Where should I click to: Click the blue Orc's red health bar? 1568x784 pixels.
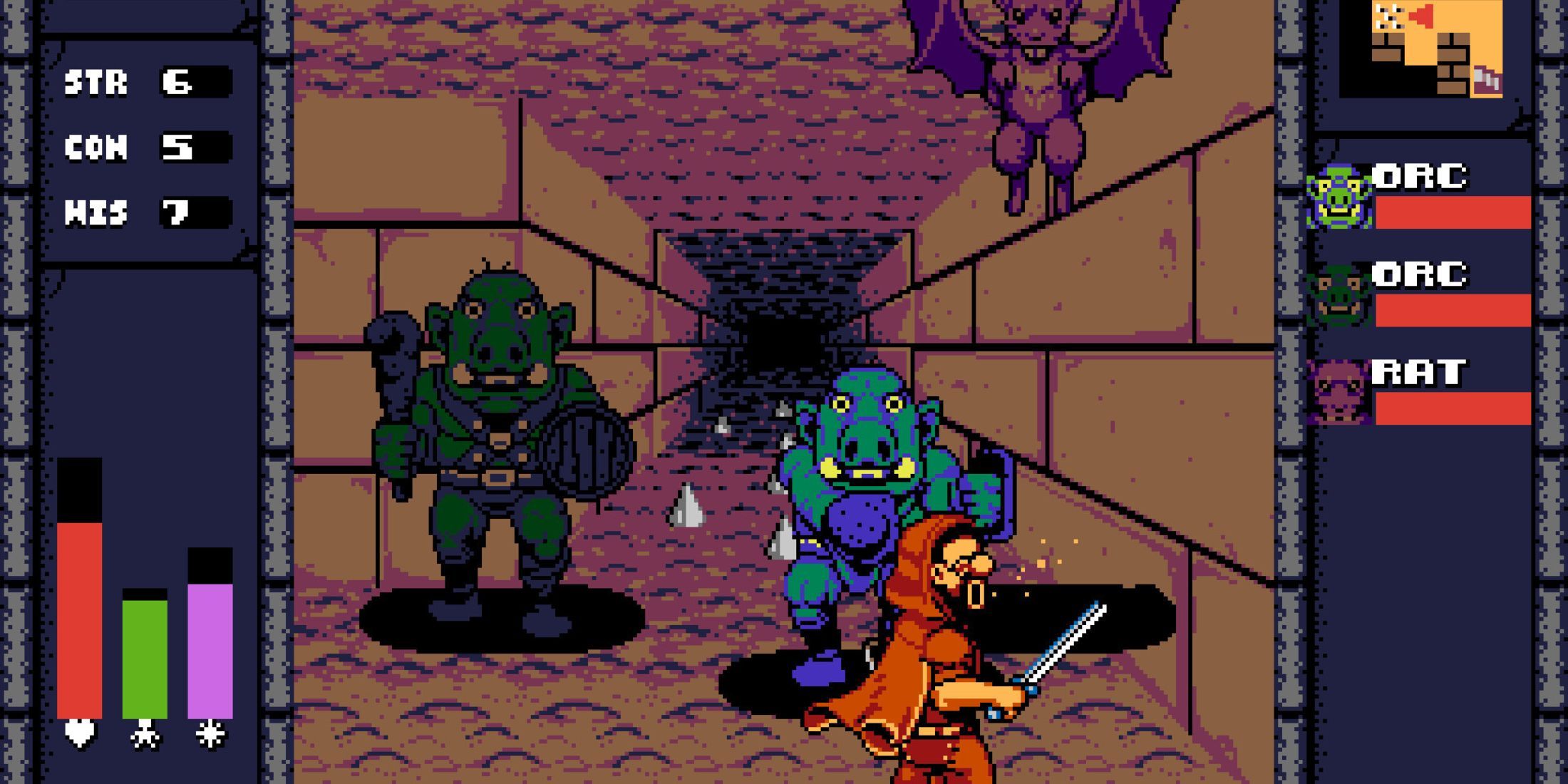(1454, 212)
